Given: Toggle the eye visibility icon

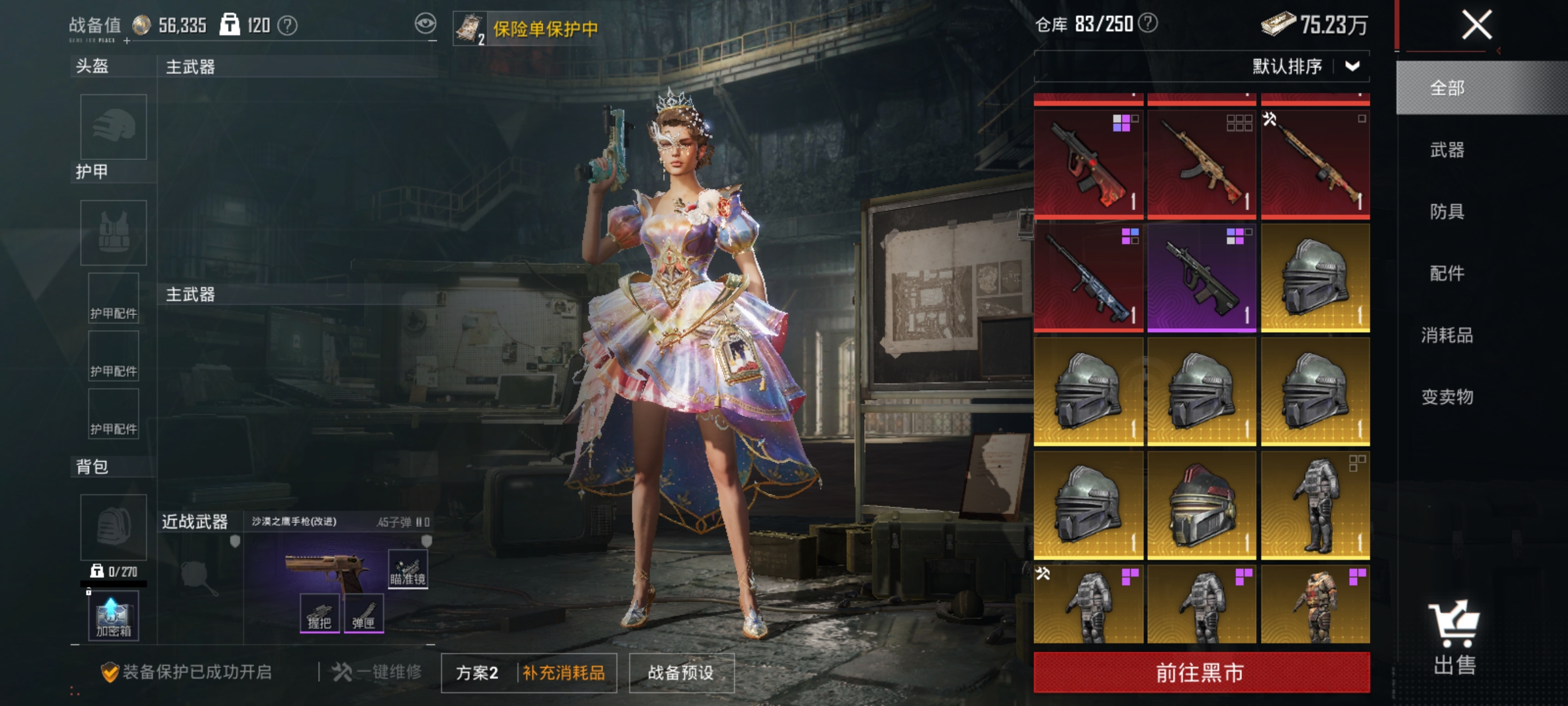Looking at the screenshot, I should coord(425,25).
